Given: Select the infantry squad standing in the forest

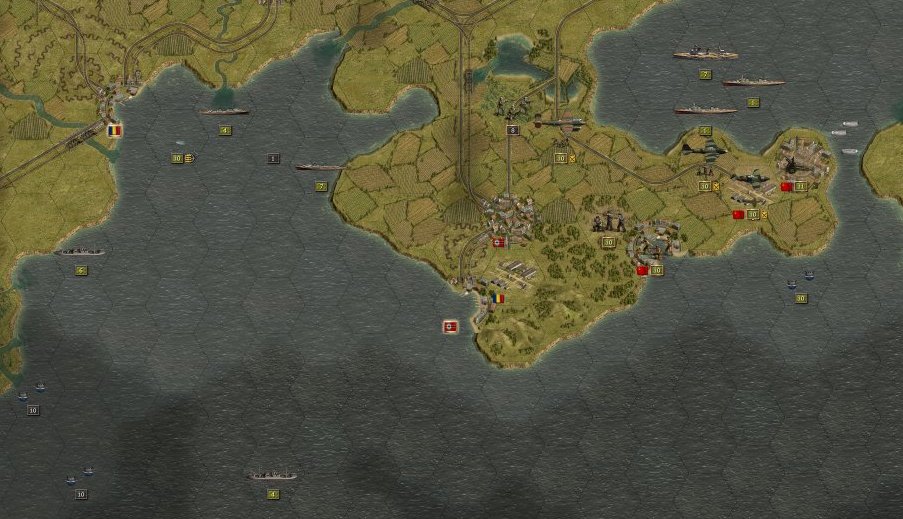Looking at the screenshot, I should pyautogui.click(x=608, y=224).
